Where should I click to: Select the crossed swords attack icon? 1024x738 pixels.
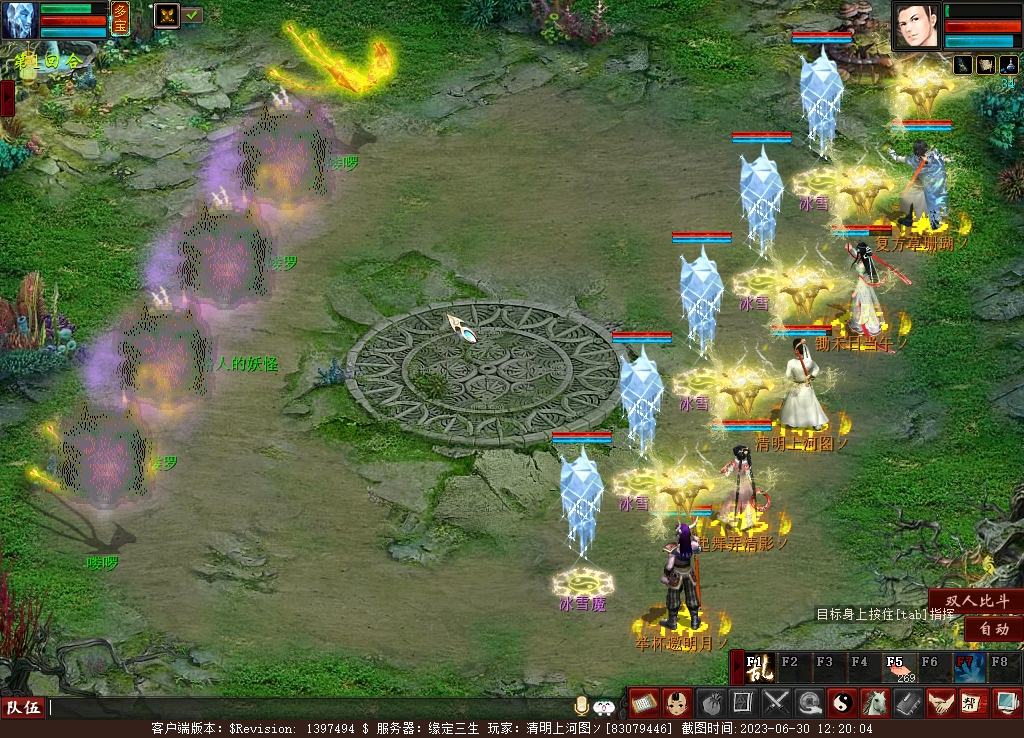click(777, 702)
